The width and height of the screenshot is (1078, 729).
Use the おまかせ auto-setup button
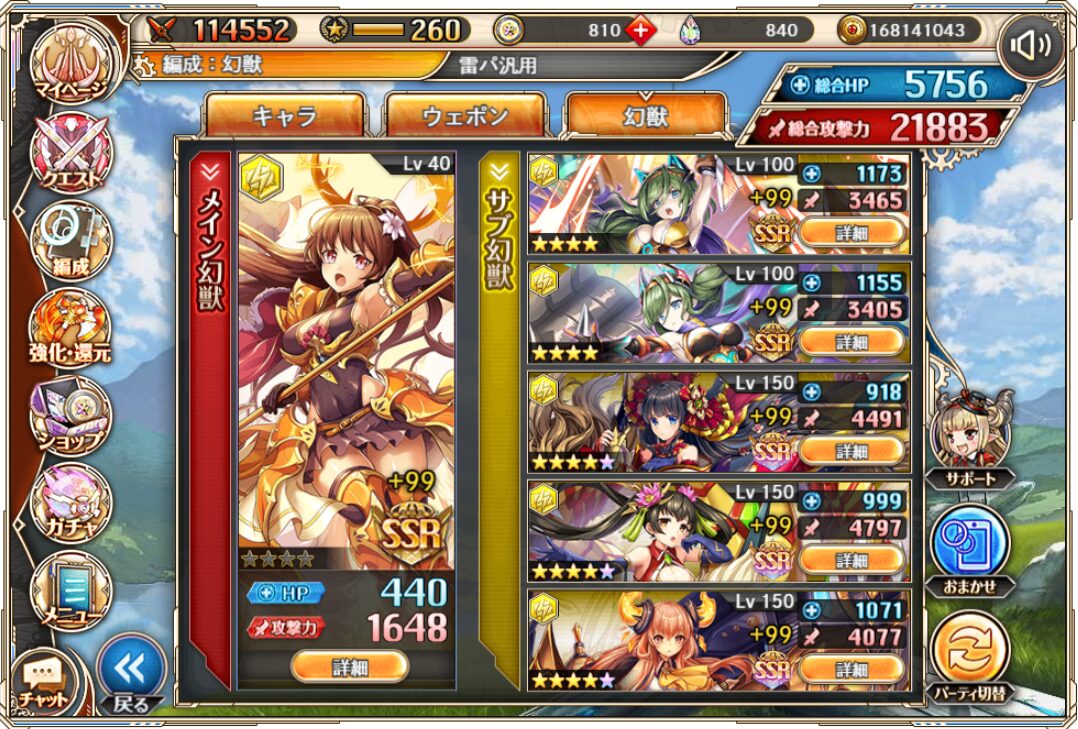click(968, 545)
